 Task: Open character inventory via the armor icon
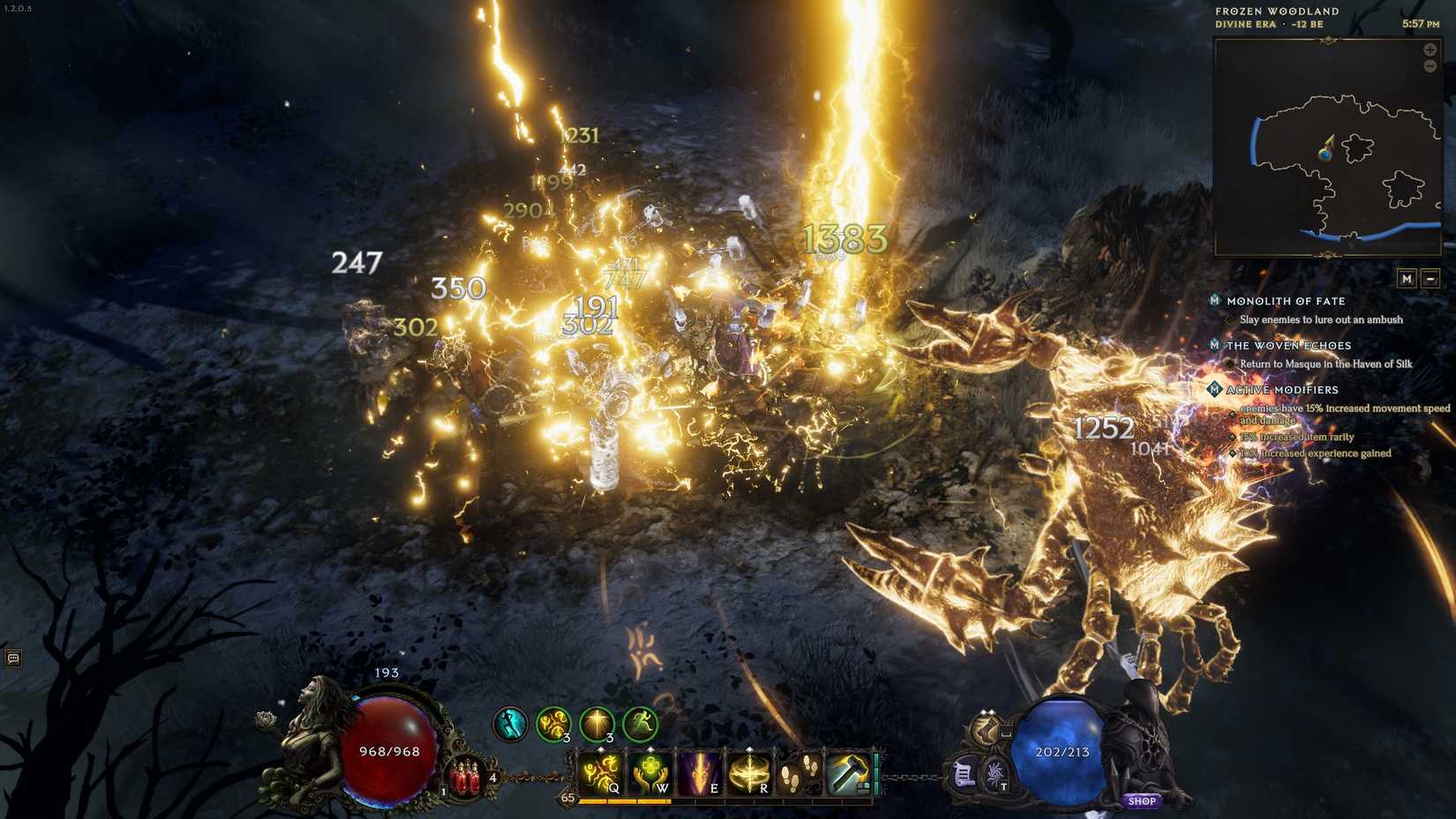point(984,732)
